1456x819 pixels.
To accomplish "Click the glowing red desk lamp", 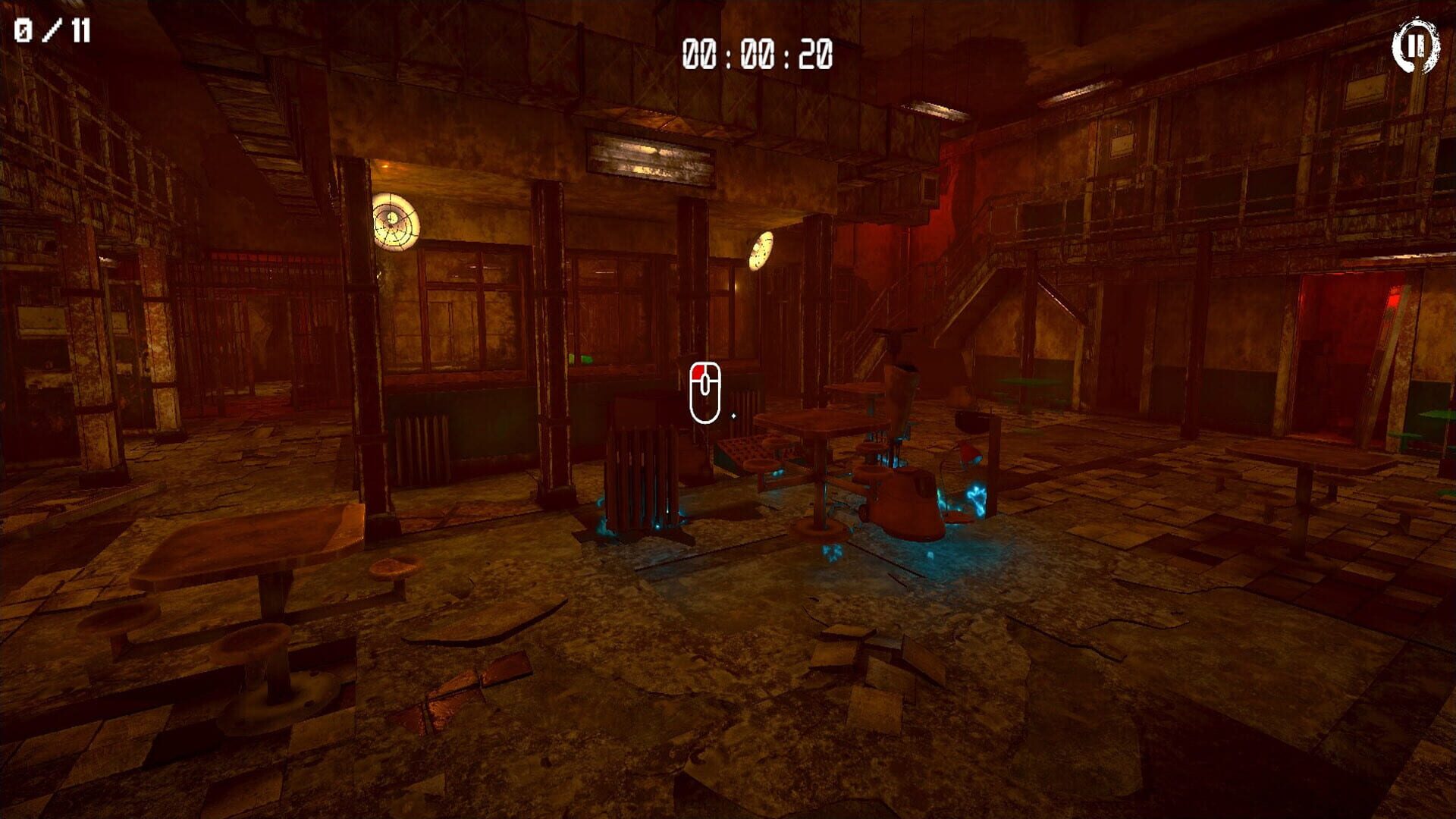I will (968, 455).
